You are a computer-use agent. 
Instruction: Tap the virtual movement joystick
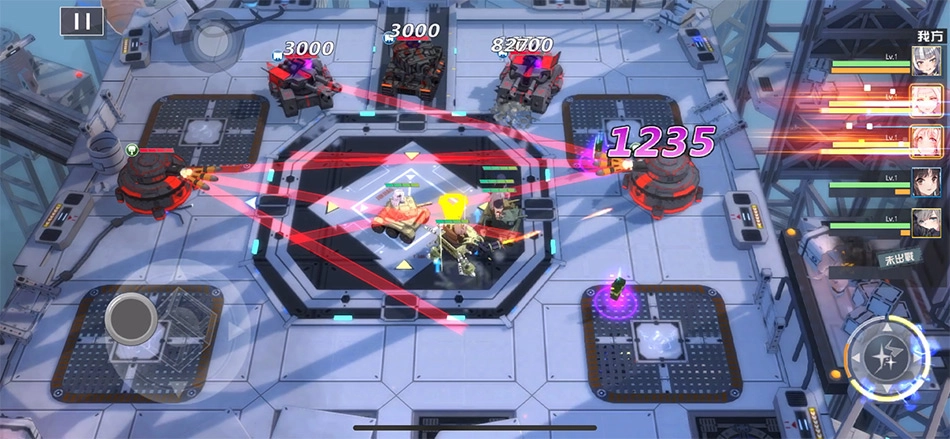tap(131, 318)
